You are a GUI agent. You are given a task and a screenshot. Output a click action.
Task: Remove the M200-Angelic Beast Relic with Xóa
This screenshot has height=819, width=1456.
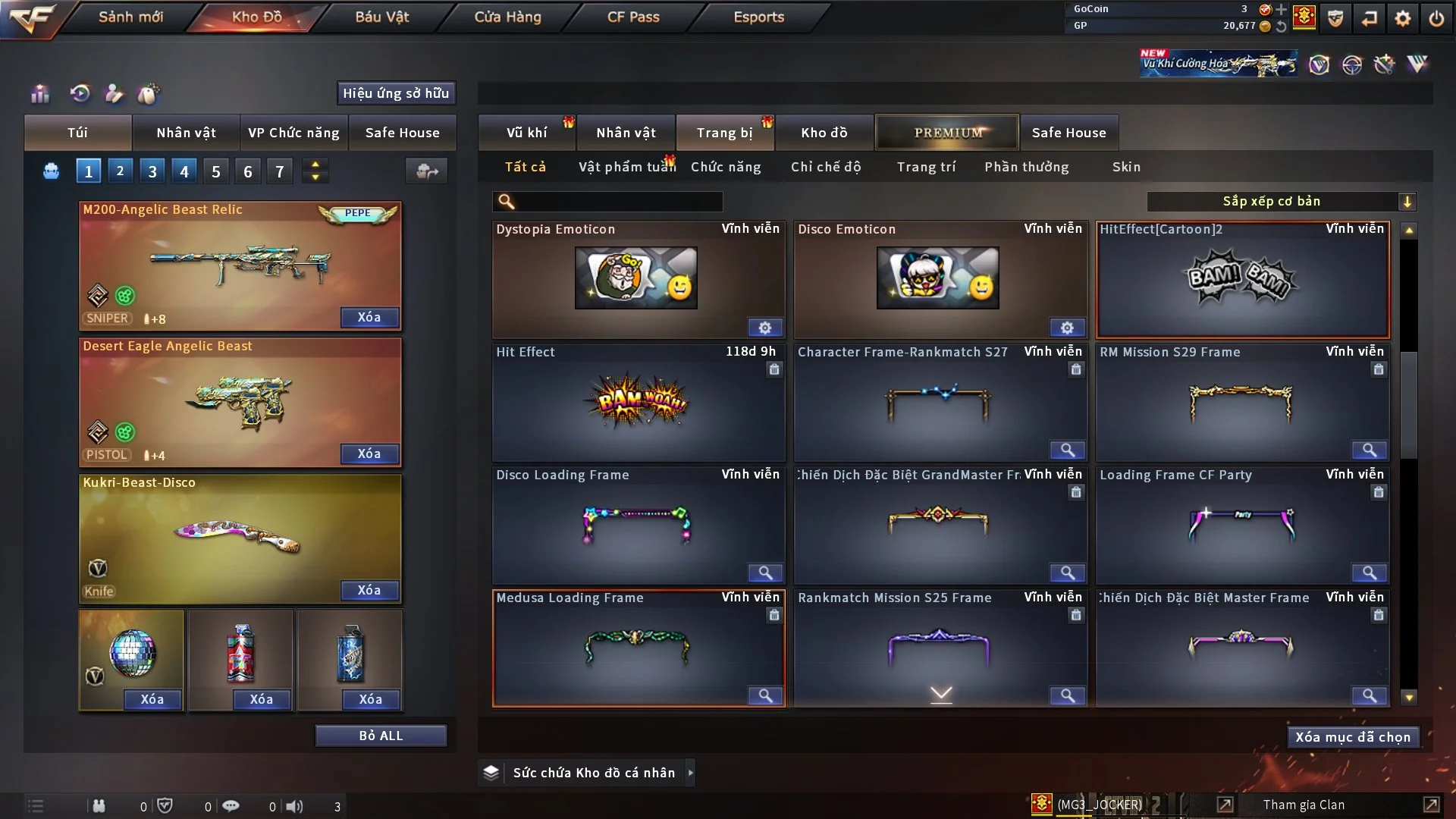(x=369, y=318)
